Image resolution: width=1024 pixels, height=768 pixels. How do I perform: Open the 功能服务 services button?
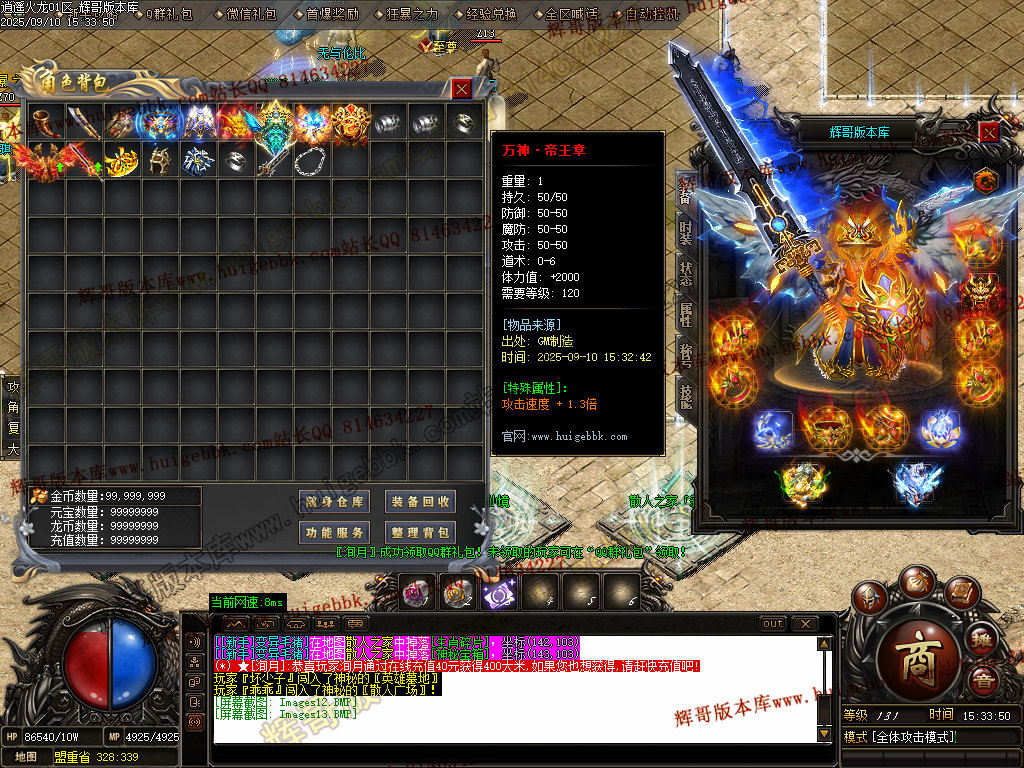point(335,533)
